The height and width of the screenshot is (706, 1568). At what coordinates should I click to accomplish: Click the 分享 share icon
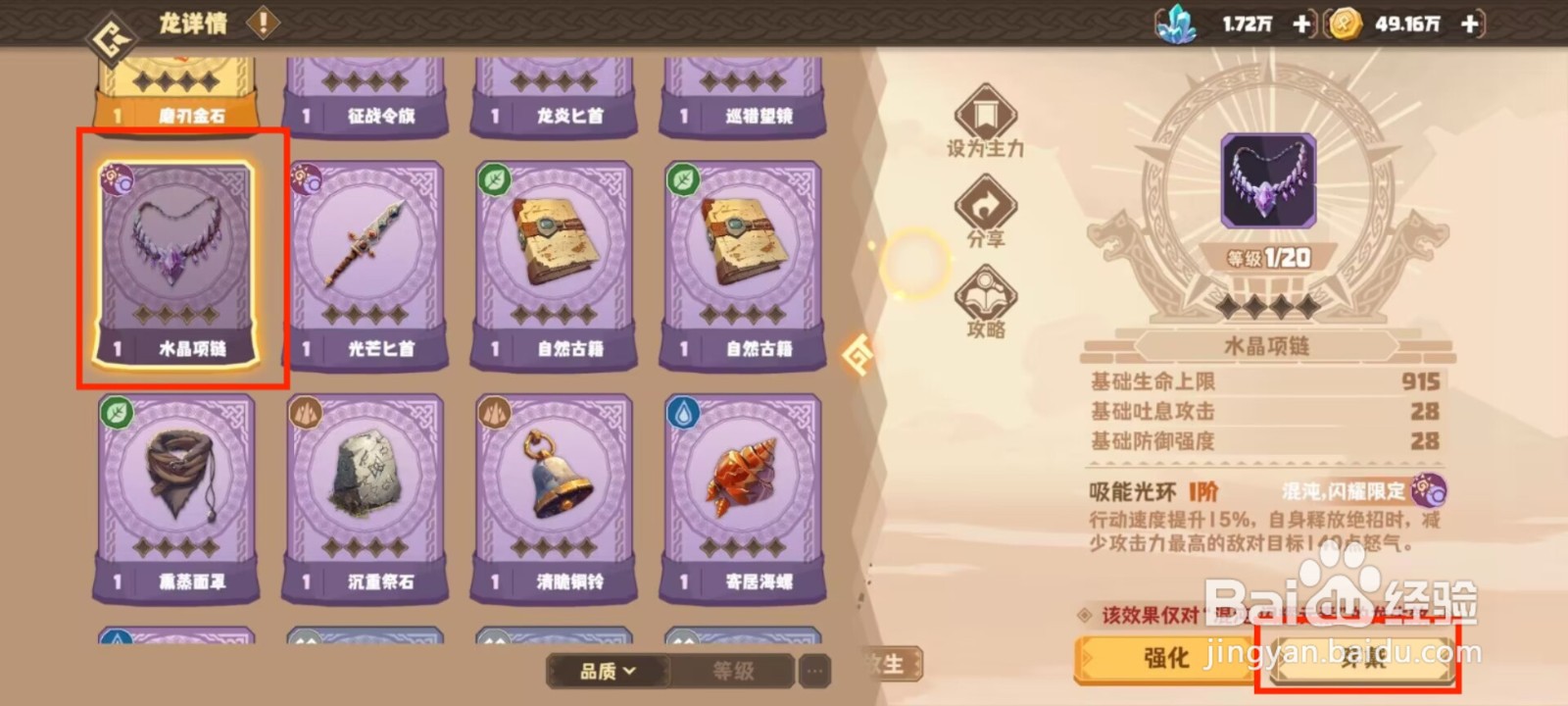tap(987, 203)
